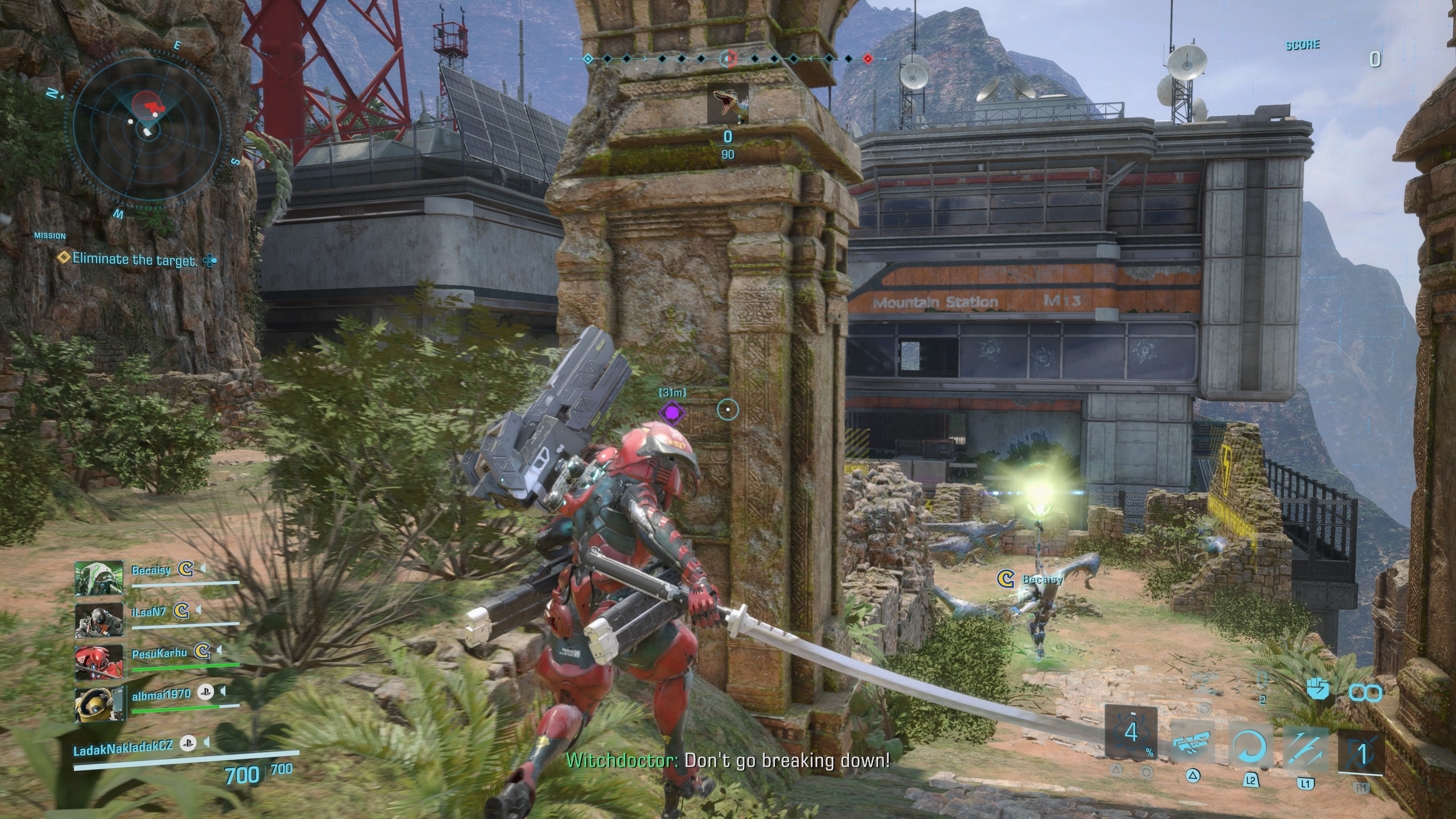The height and width of the screenshot is (819, 1456).
Task: Toggle voice speaker icon beside albmai1970
Action: [223, 691]
